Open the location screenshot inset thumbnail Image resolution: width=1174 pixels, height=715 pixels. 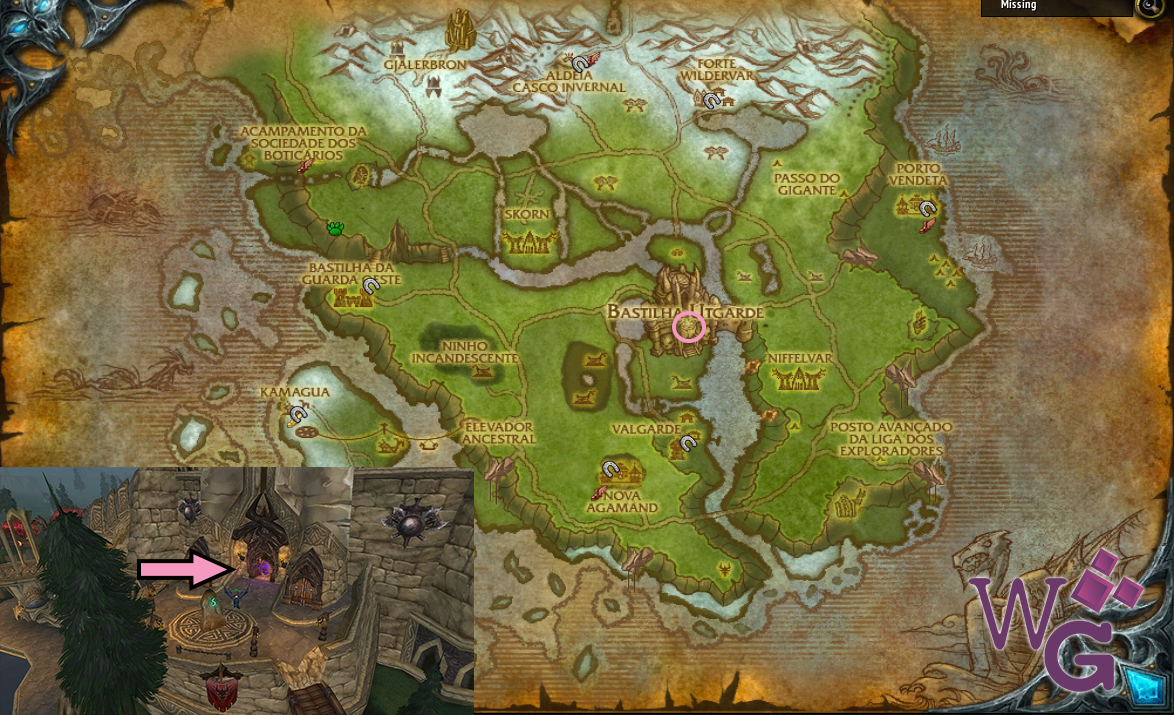click(x=236, y=590)
